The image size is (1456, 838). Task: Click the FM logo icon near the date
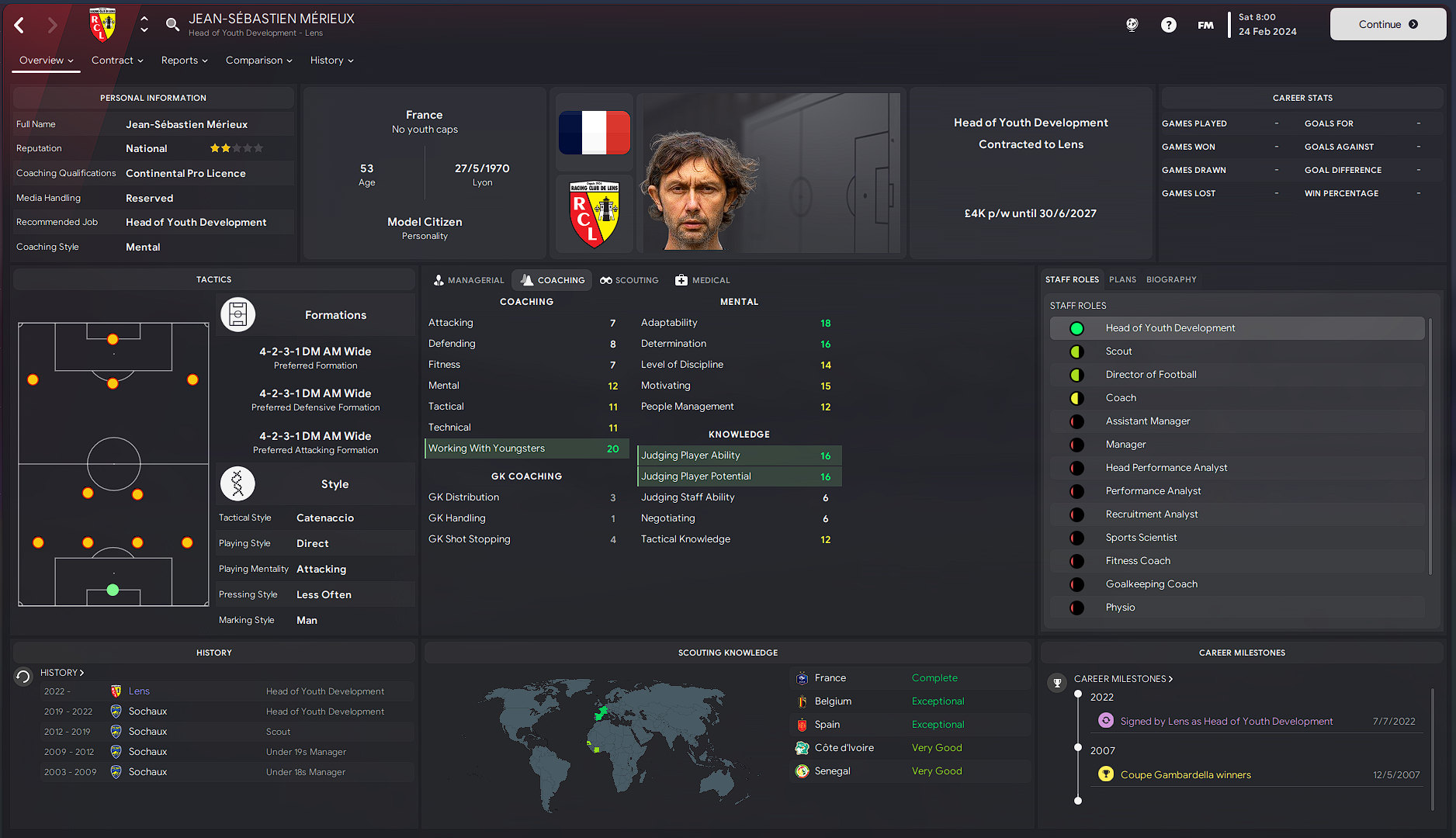pos(1205,24)
